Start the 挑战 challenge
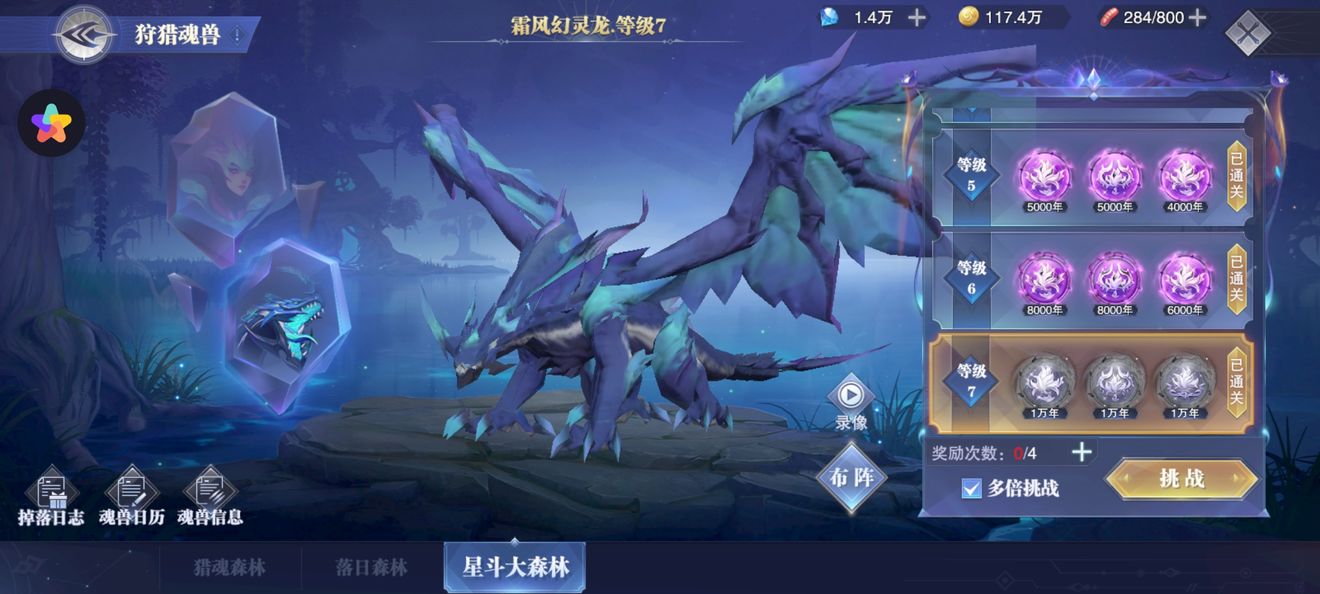This screenshot has height=594, width=1320. coord(1181,479)
